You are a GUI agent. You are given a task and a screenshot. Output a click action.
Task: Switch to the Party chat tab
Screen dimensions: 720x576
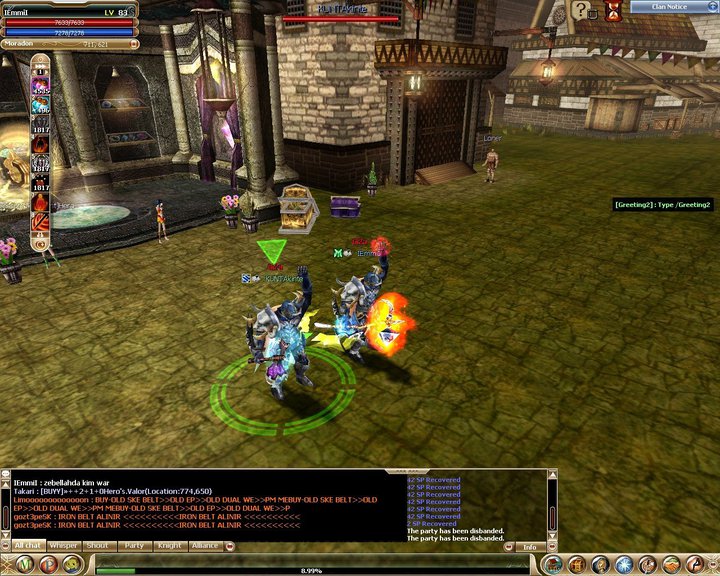point(133,546)
